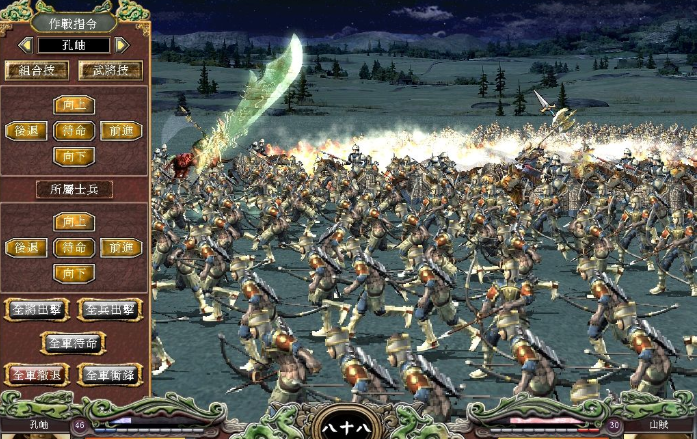Set 所屬士兵 soldiers to 待命 standby
Image resolution: width=697 pixels, height=439 pixels.
(74, 247)
